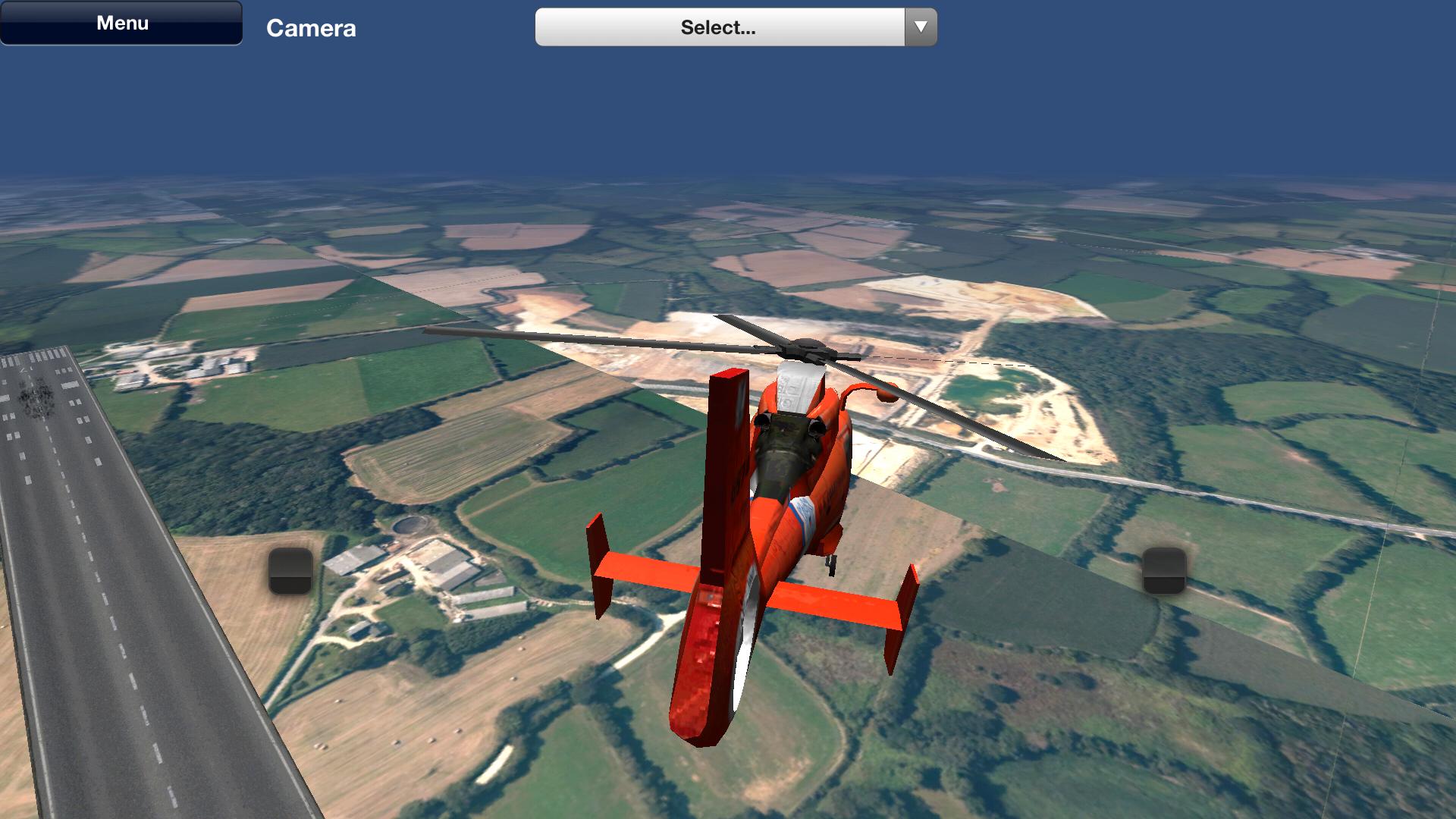The image size is (1456, 819).
Task: Tap the left dark control pad
Action: click(290, 570)
